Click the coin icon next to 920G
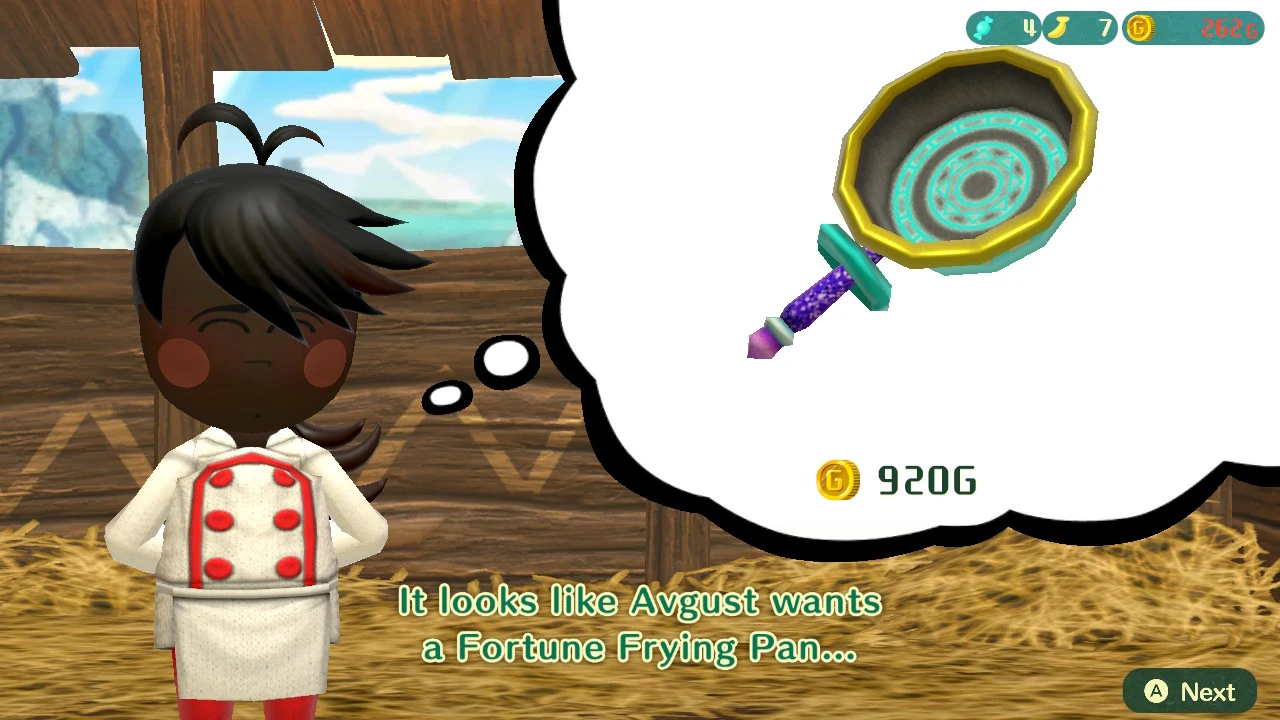 (838, 481)
